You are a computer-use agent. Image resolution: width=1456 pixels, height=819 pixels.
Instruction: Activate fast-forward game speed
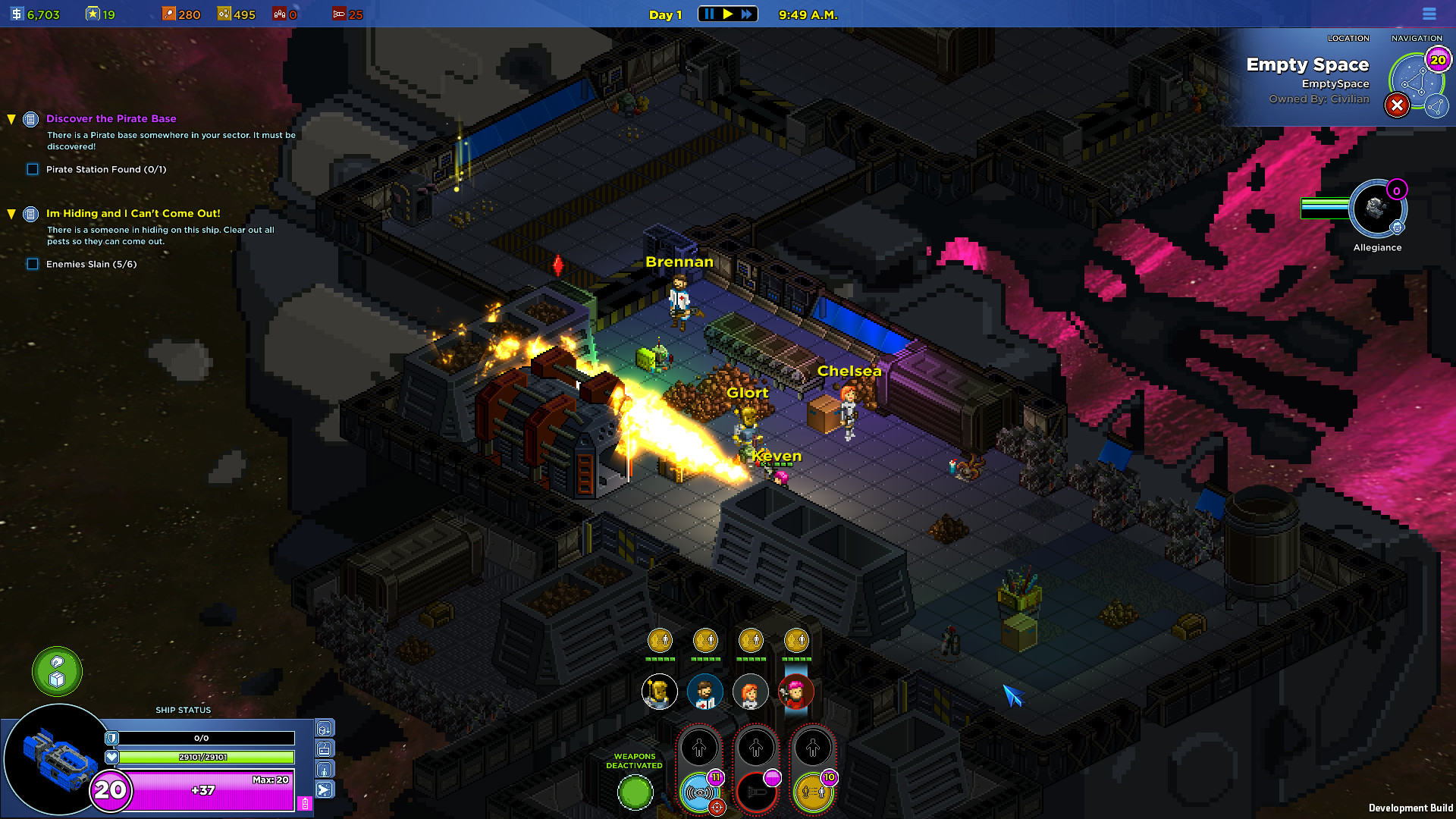tap(747, 14)
